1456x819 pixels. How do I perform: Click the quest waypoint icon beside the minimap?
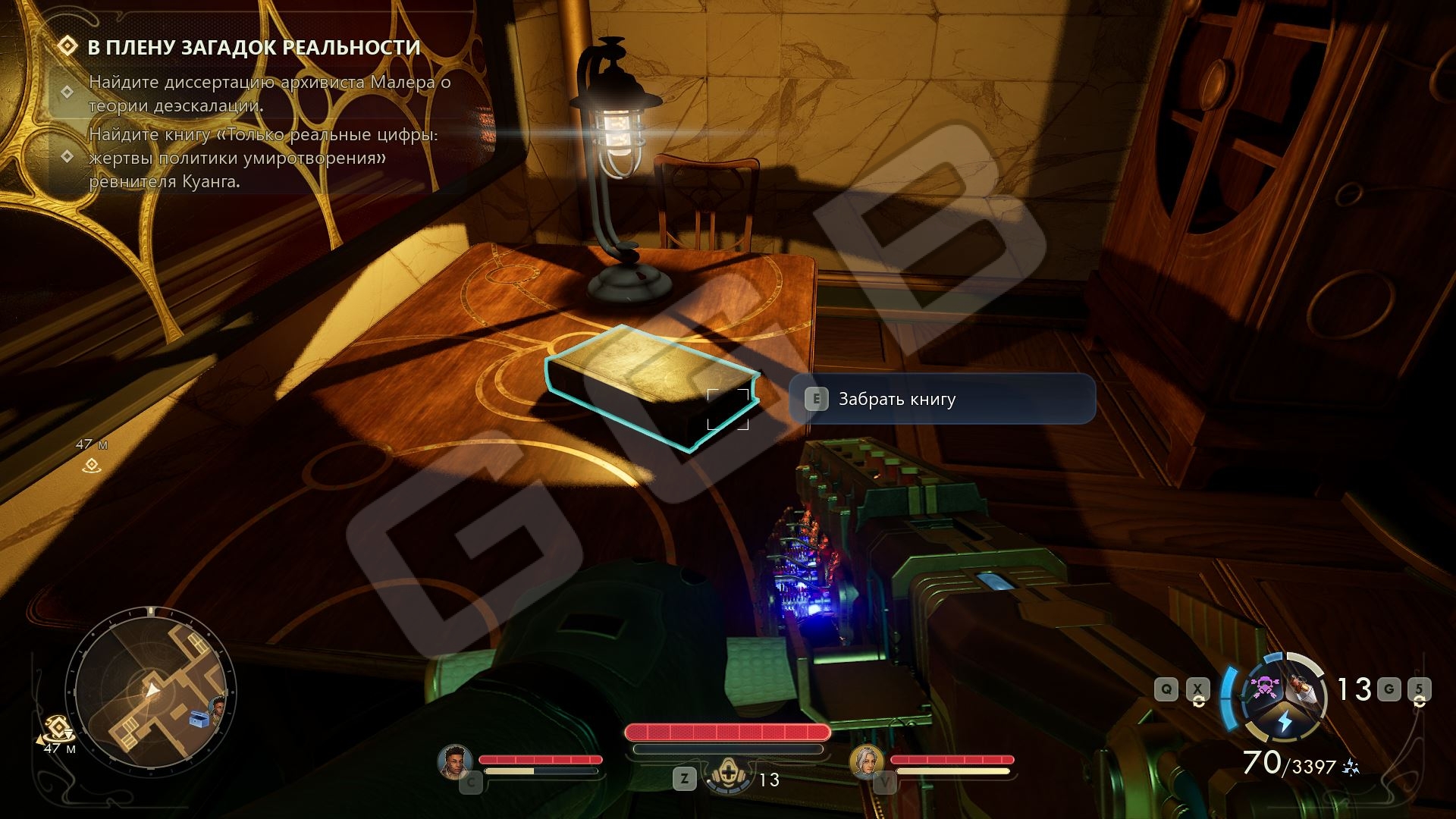[57, 729]
